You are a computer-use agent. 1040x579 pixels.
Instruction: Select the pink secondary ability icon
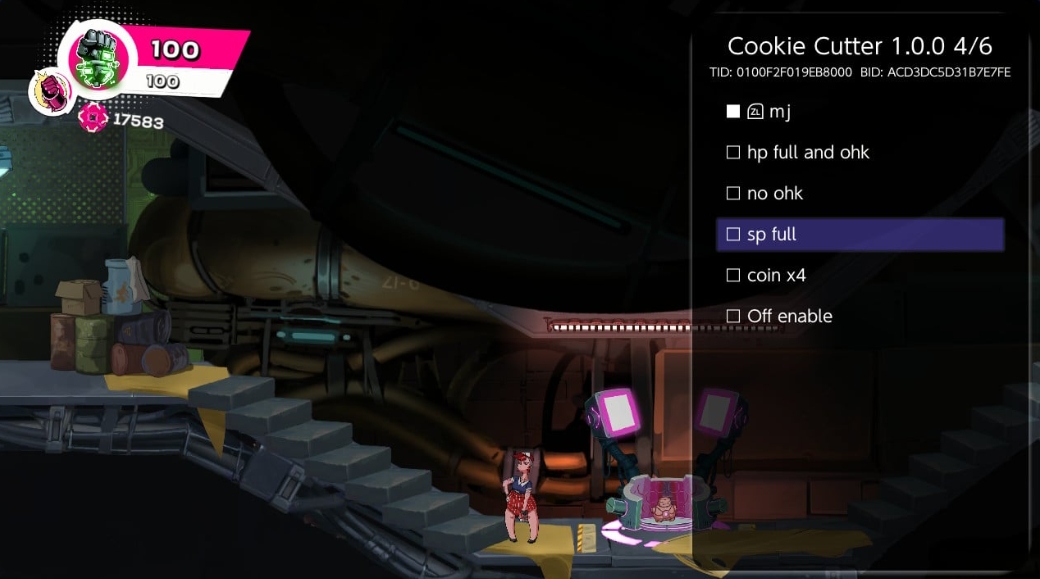coord(52,92)
